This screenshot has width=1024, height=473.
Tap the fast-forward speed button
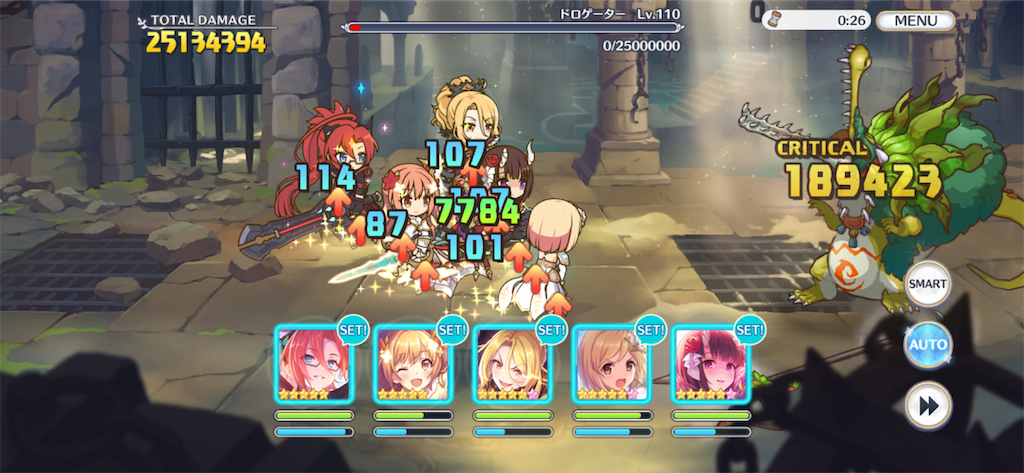[927, 405]
